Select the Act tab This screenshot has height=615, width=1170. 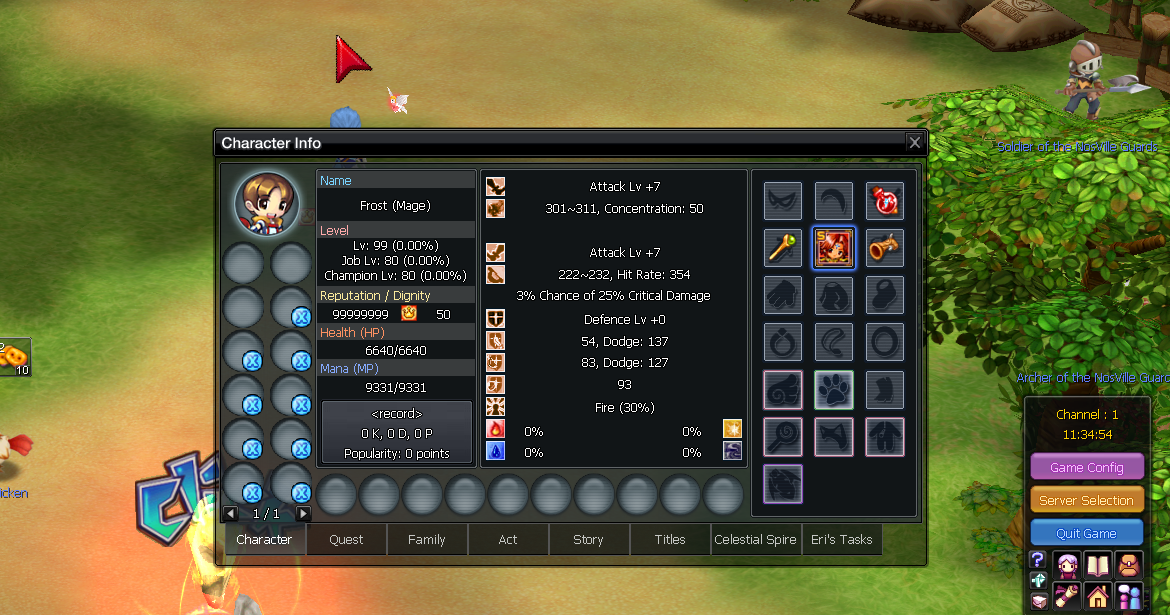pos(508,540)
